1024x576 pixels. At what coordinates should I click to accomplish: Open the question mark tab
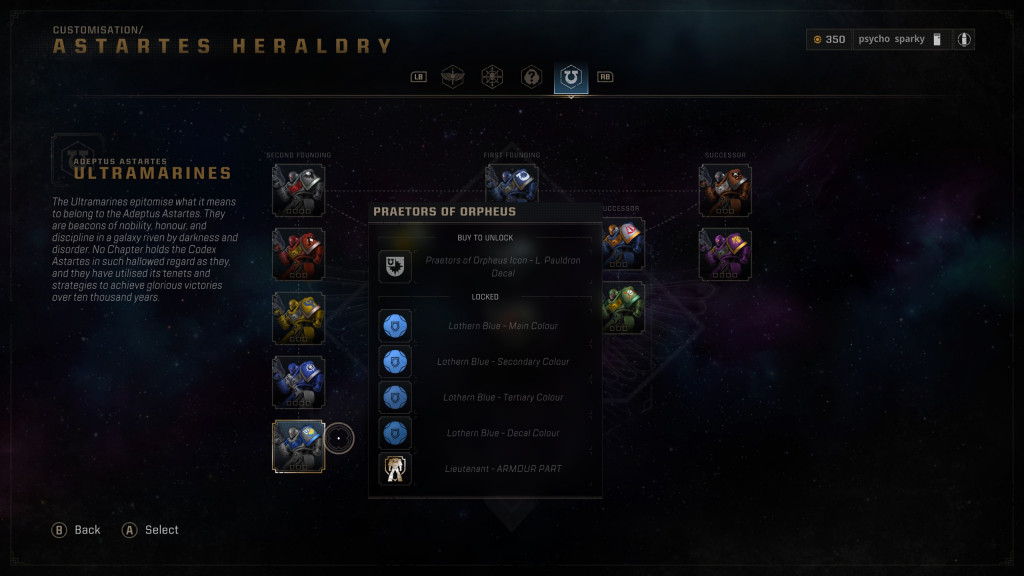tap(531, 77)
